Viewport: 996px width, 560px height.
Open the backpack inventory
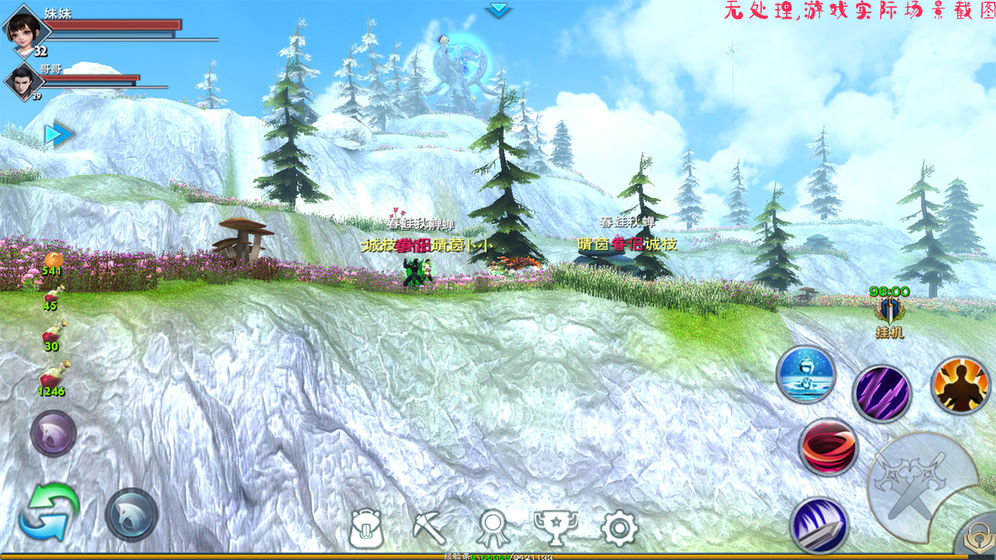click(366, 527)
